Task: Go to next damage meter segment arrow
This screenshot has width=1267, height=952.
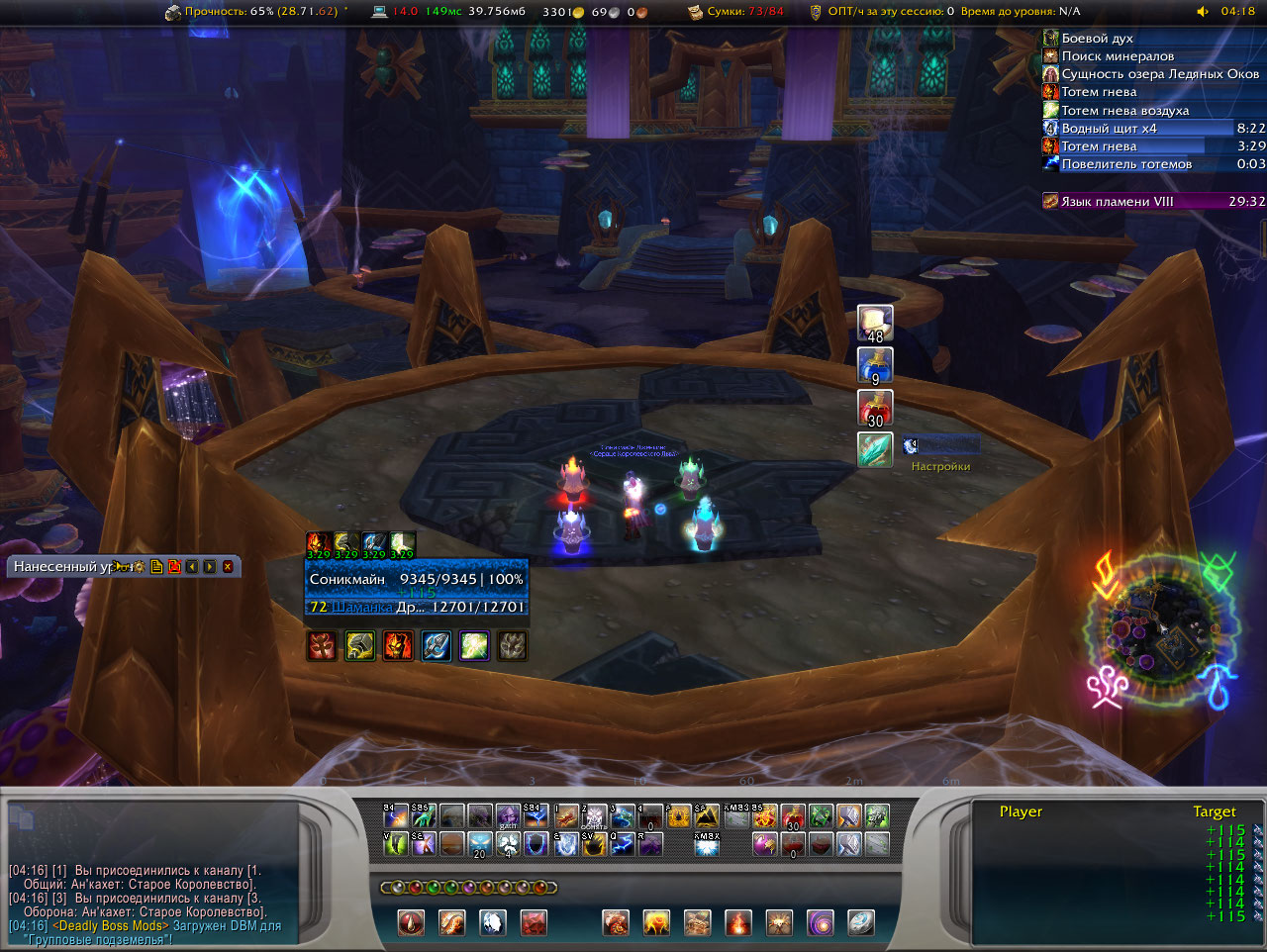Action: click(x=210, y=567)
